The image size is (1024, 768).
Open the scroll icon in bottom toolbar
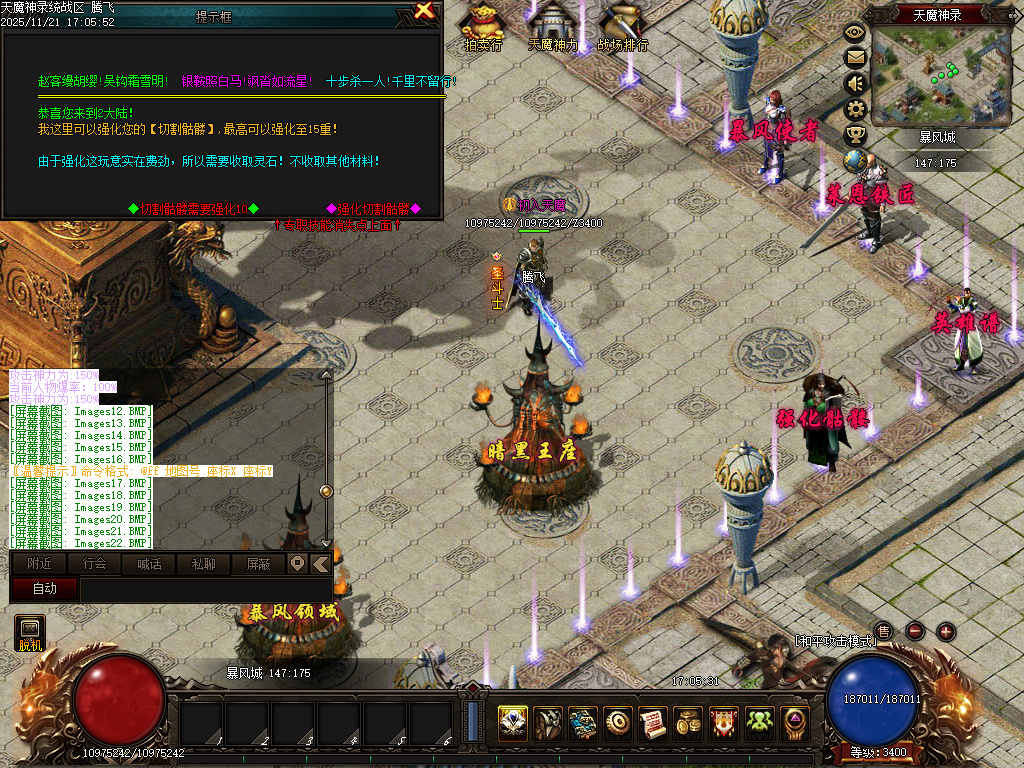tap(653, 720)
